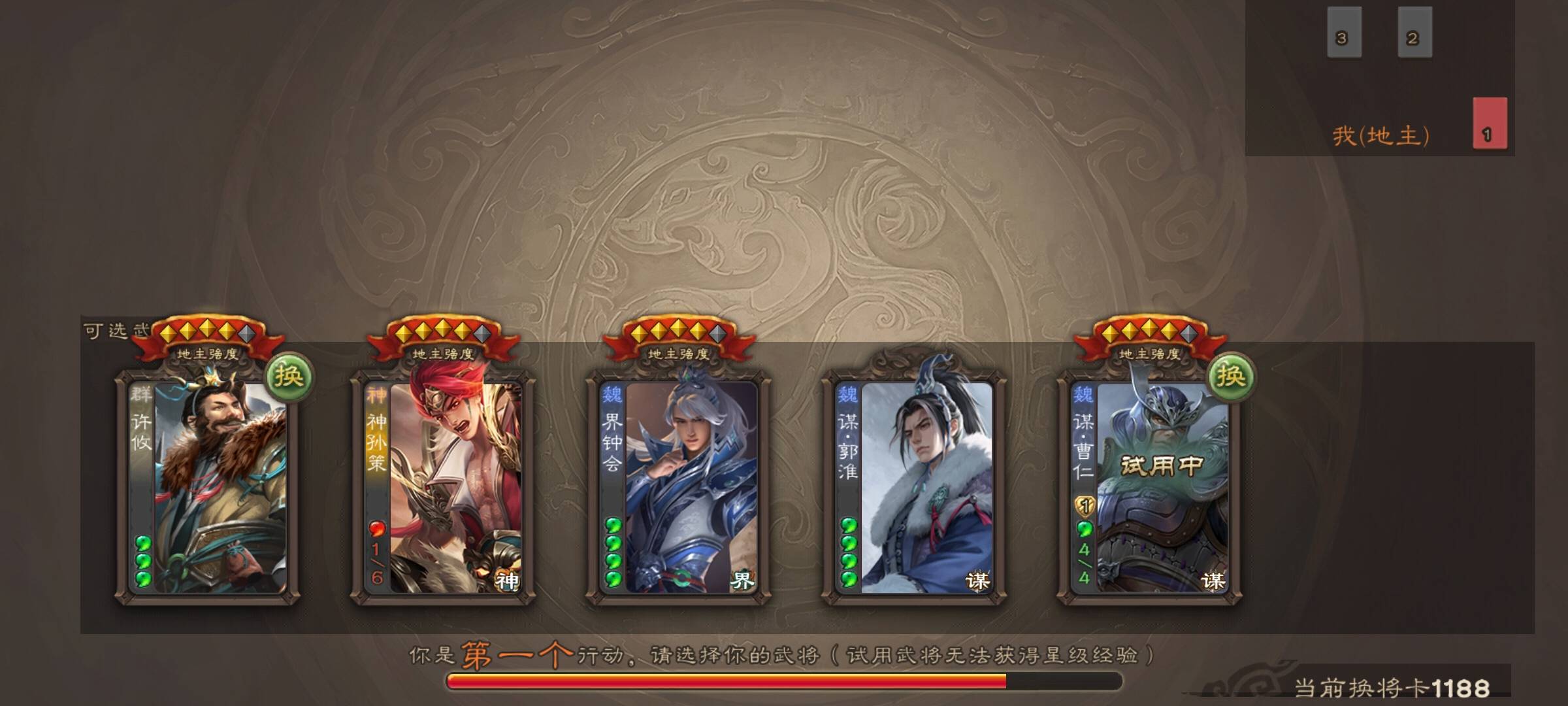Viewport: 1568px width, 706px height.
Task: Swap out 谋·曹仁 with the 换 button
Action: [x=1230, y=377]
